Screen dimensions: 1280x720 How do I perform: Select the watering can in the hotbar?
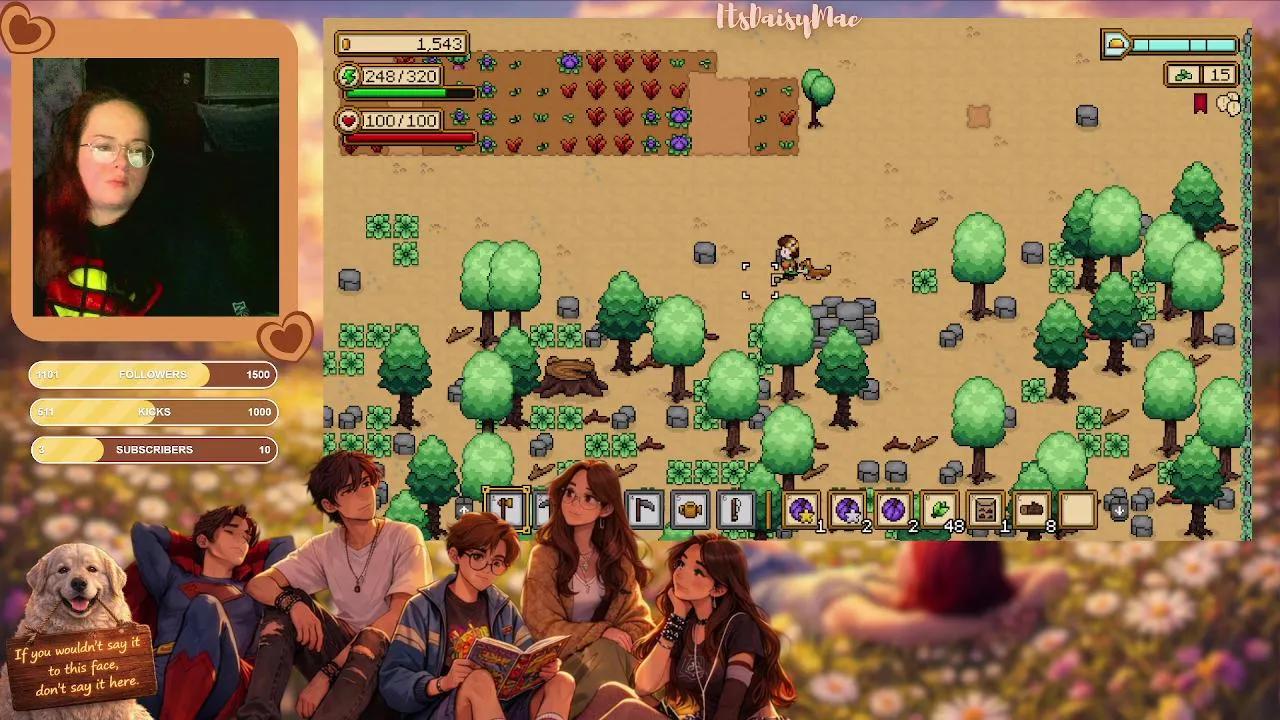[687, 510]
